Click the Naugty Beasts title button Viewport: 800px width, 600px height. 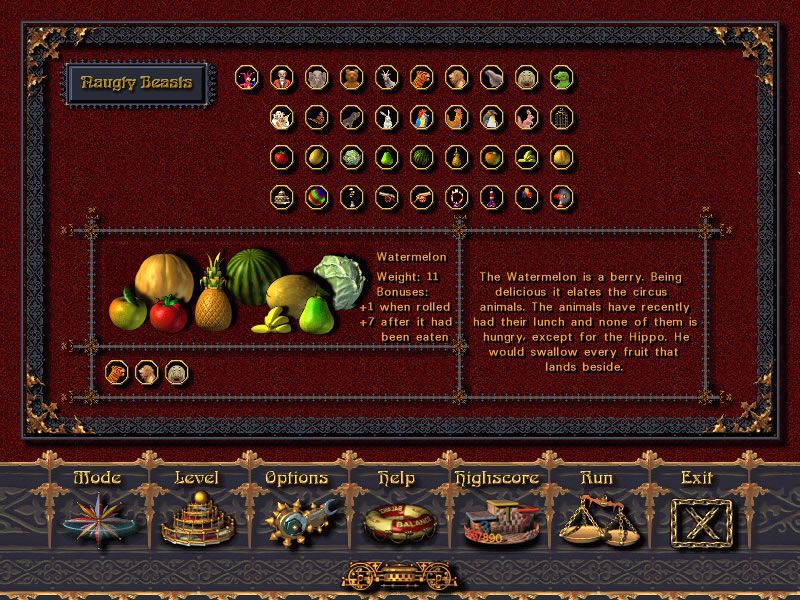[x=135, y=84]
